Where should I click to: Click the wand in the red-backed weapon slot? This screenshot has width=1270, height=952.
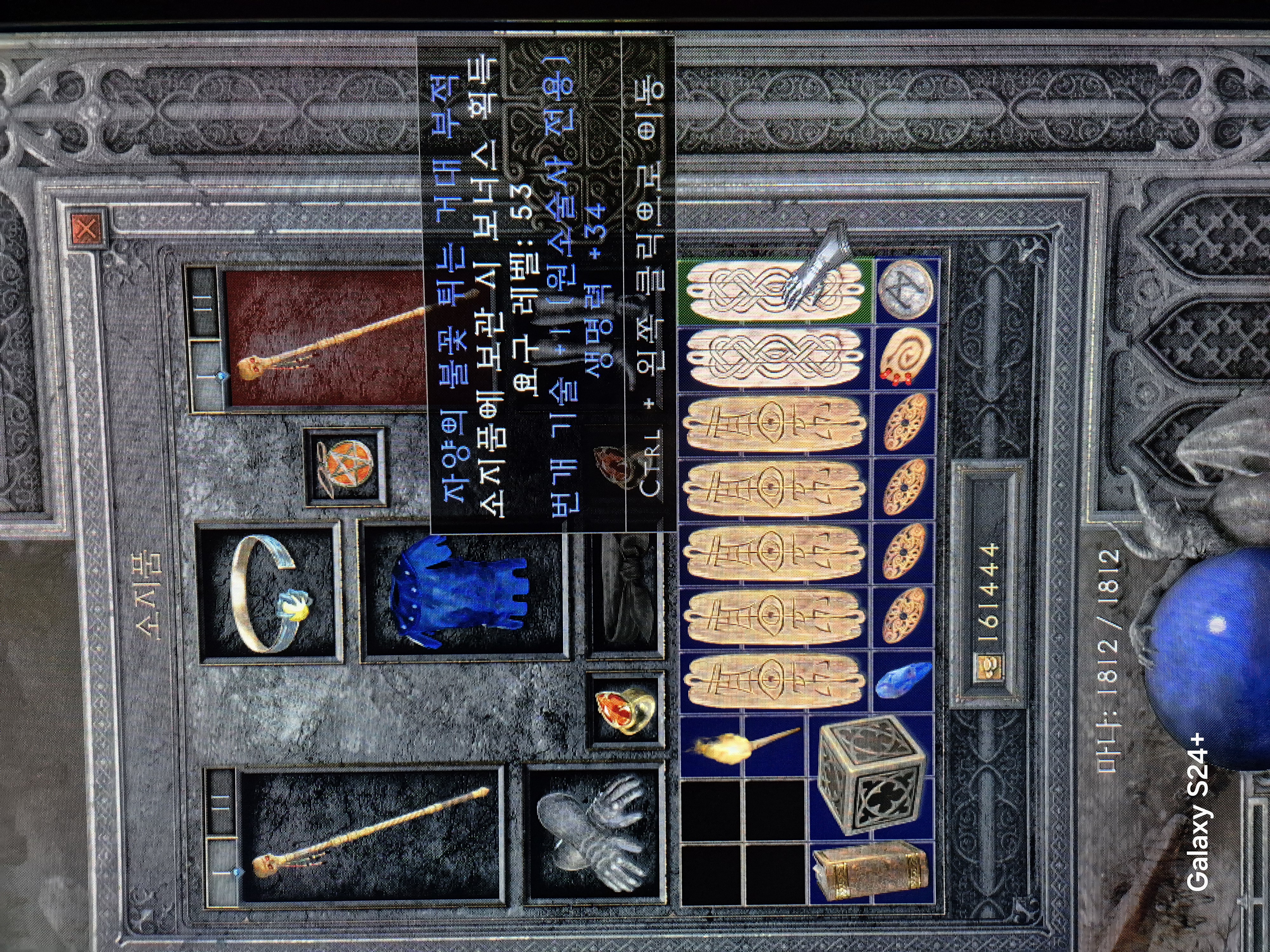[327, 339]
